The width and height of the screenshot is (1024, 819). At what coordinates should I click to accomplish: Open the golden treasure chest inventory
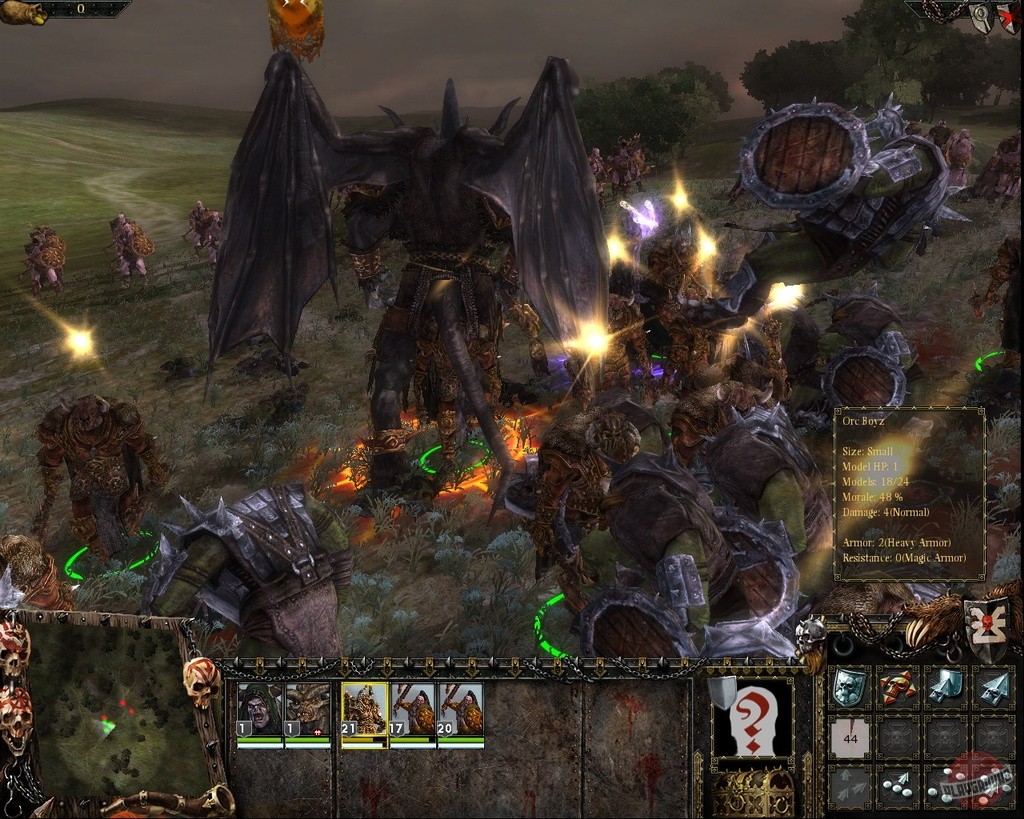(752, 792)
